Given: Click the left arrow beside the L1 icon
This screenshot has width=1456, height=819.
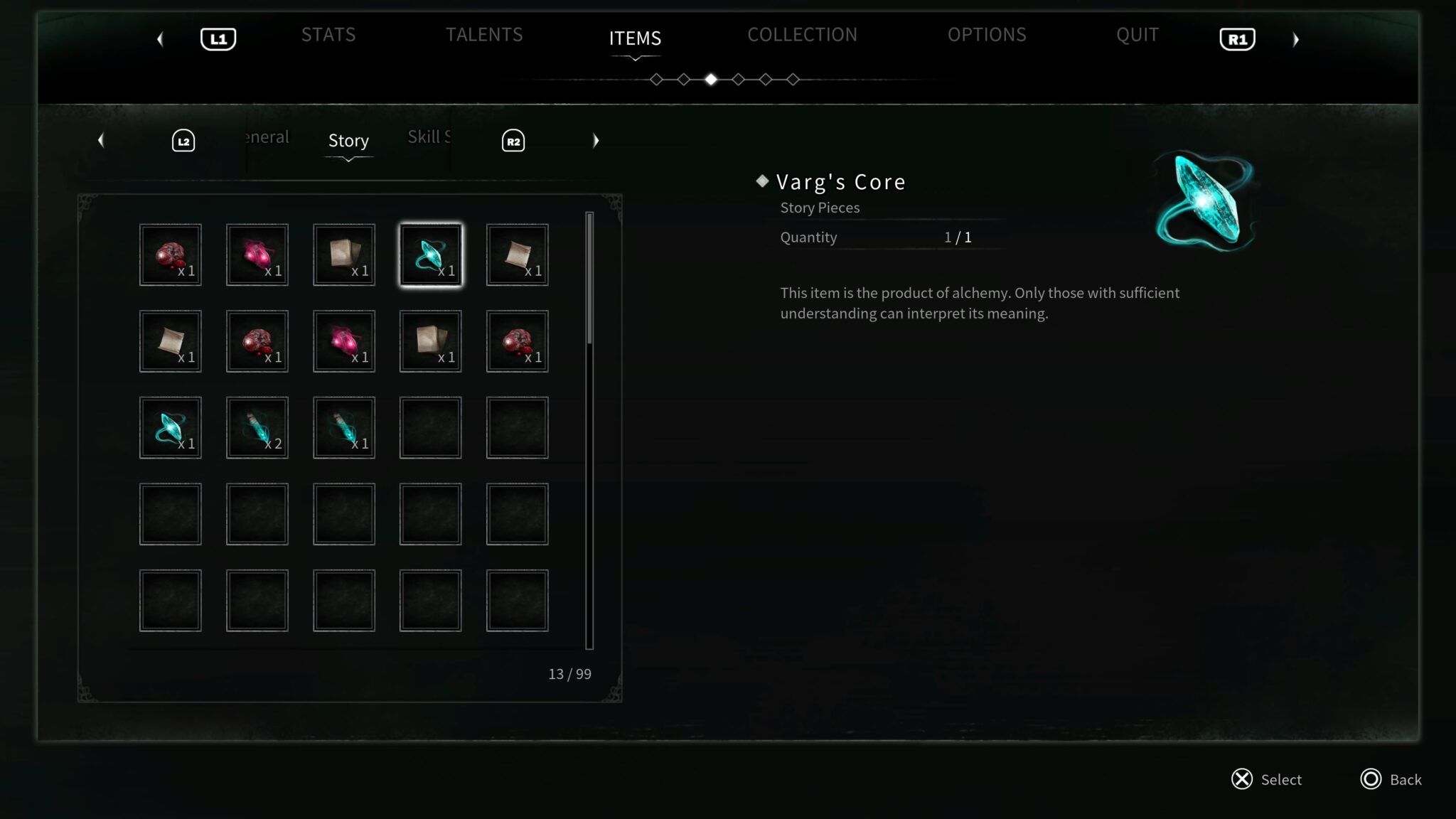Looking at the screenshot, I should coord(161,39).
